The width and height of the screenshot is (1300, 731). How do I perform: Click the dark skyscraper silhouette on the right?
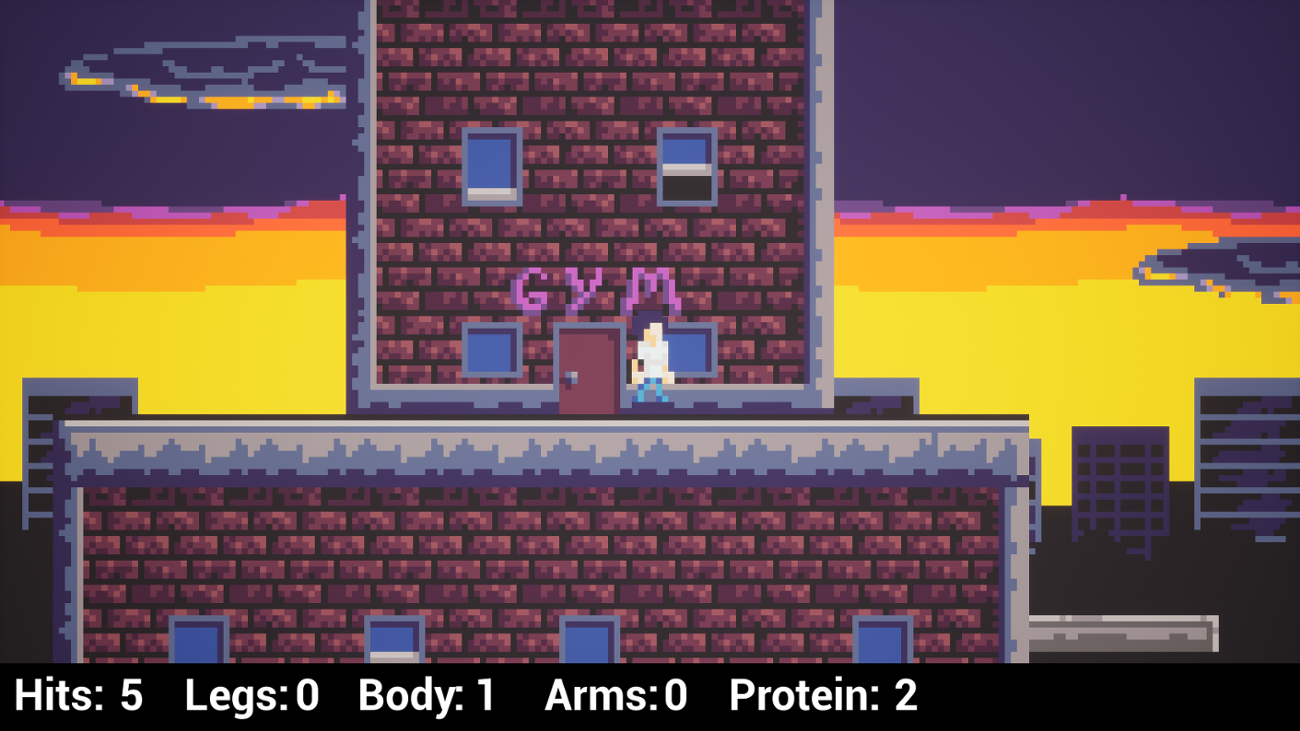(x=1120, y=480)
